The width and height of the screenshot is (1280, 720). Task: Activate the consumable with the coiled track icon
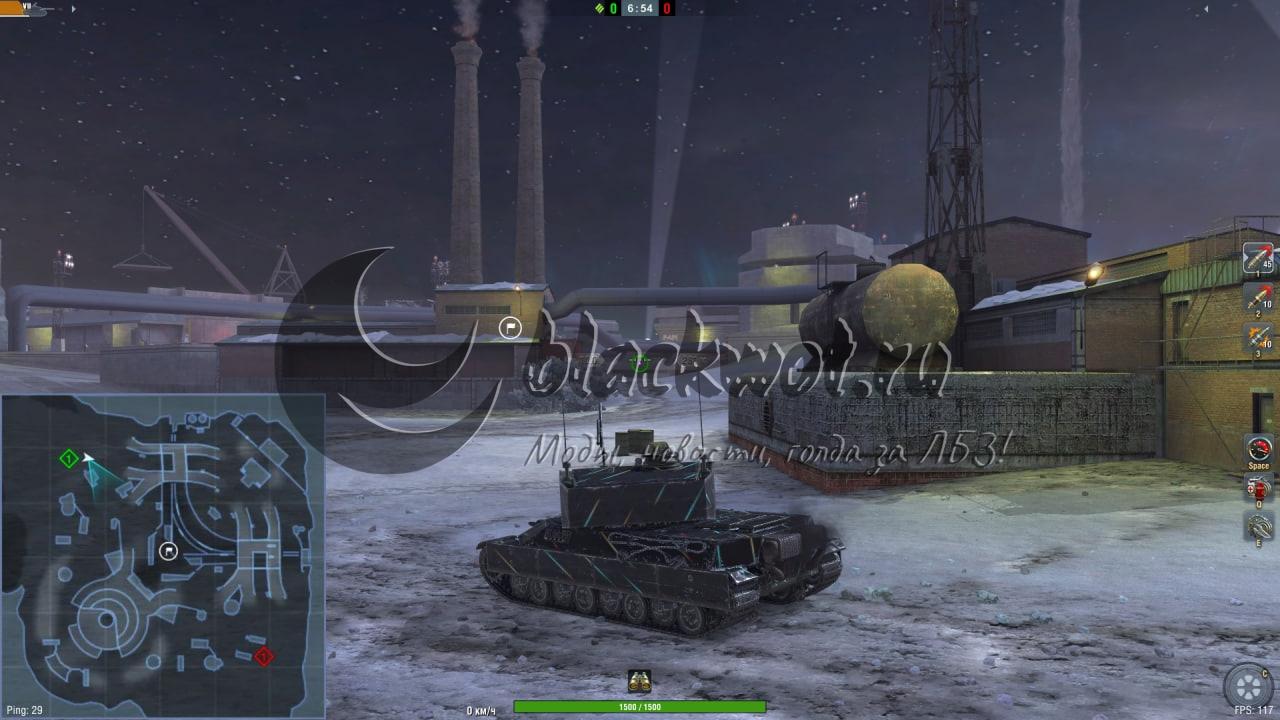click(x=1258, y=527)
